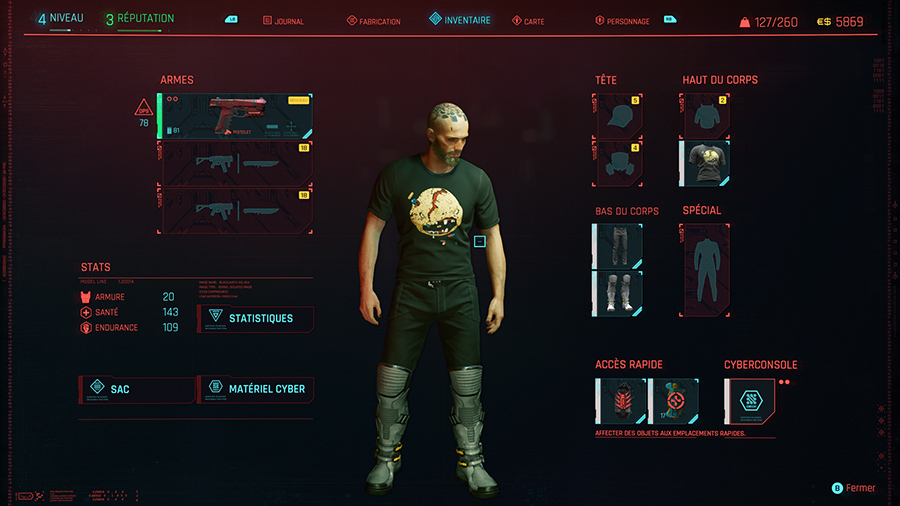This screenshot has width=900, height=506.
Task: Choose the equipped pants slot
Action: pos(618,246)
